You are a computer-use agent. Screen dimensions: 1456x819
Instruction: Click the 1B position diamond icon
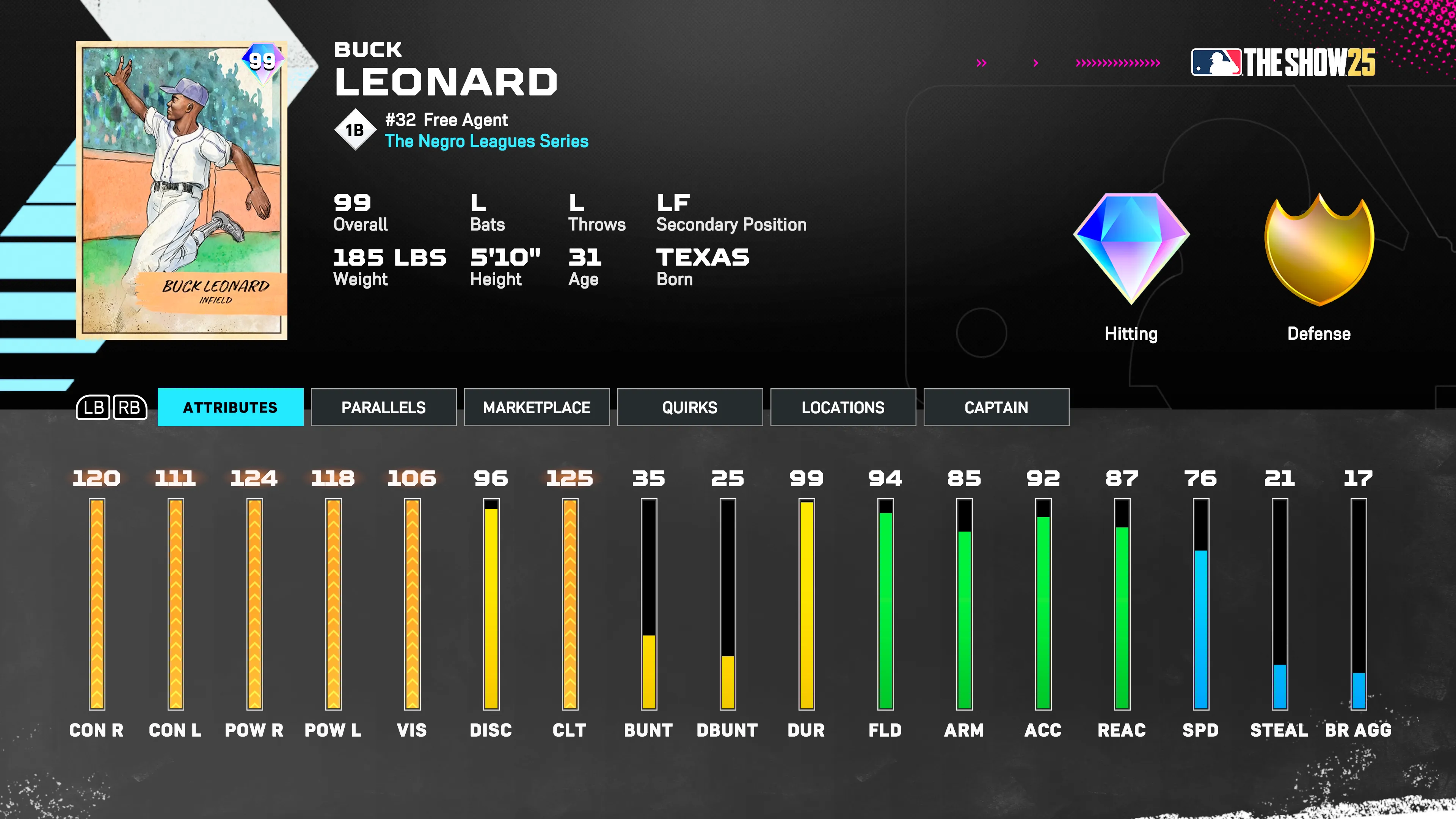tap(356, 129)
